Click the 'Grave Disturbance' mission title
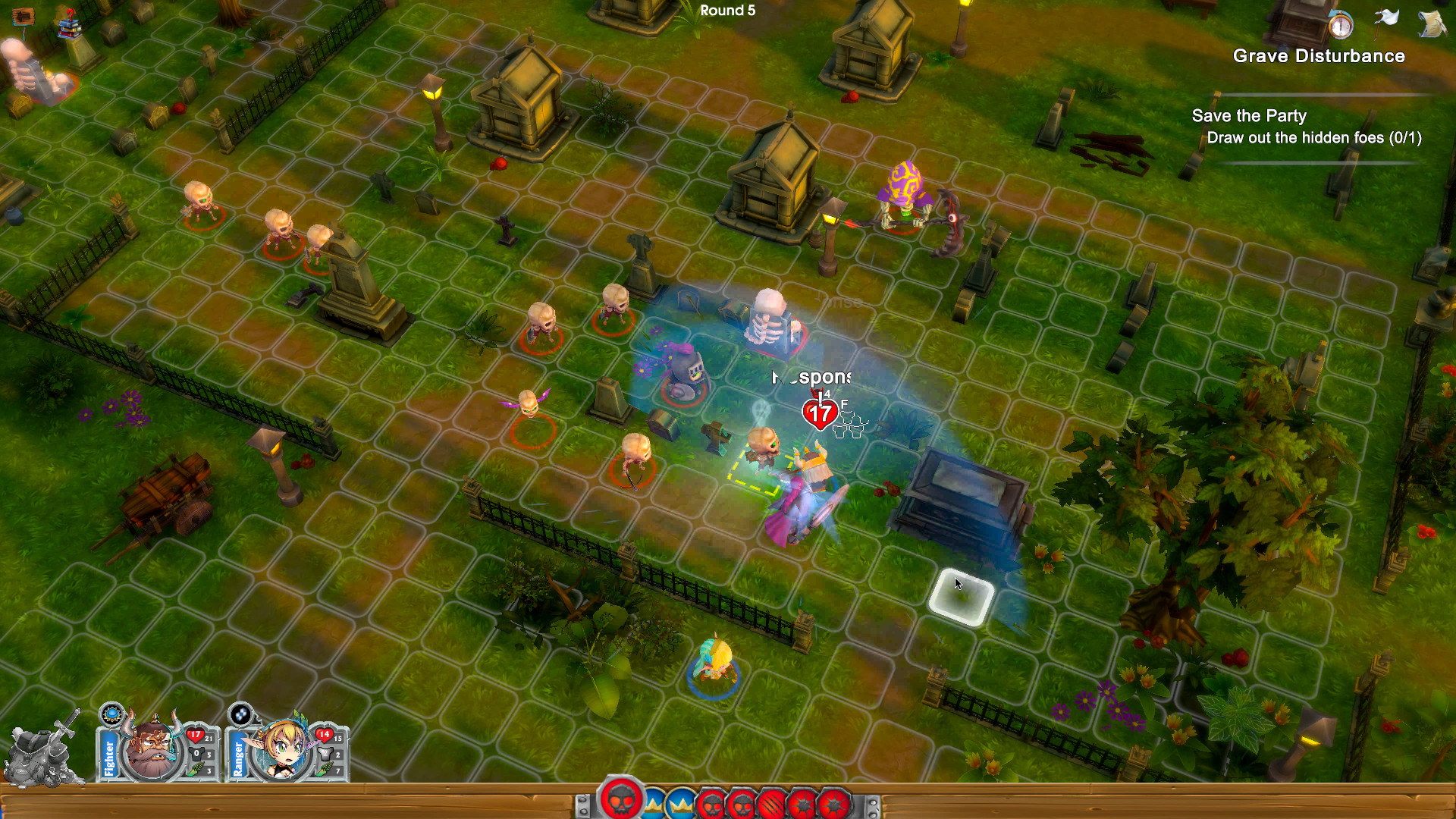Image resolution: width=1456 pixels, height=819 pixels. pos(1319,56)
